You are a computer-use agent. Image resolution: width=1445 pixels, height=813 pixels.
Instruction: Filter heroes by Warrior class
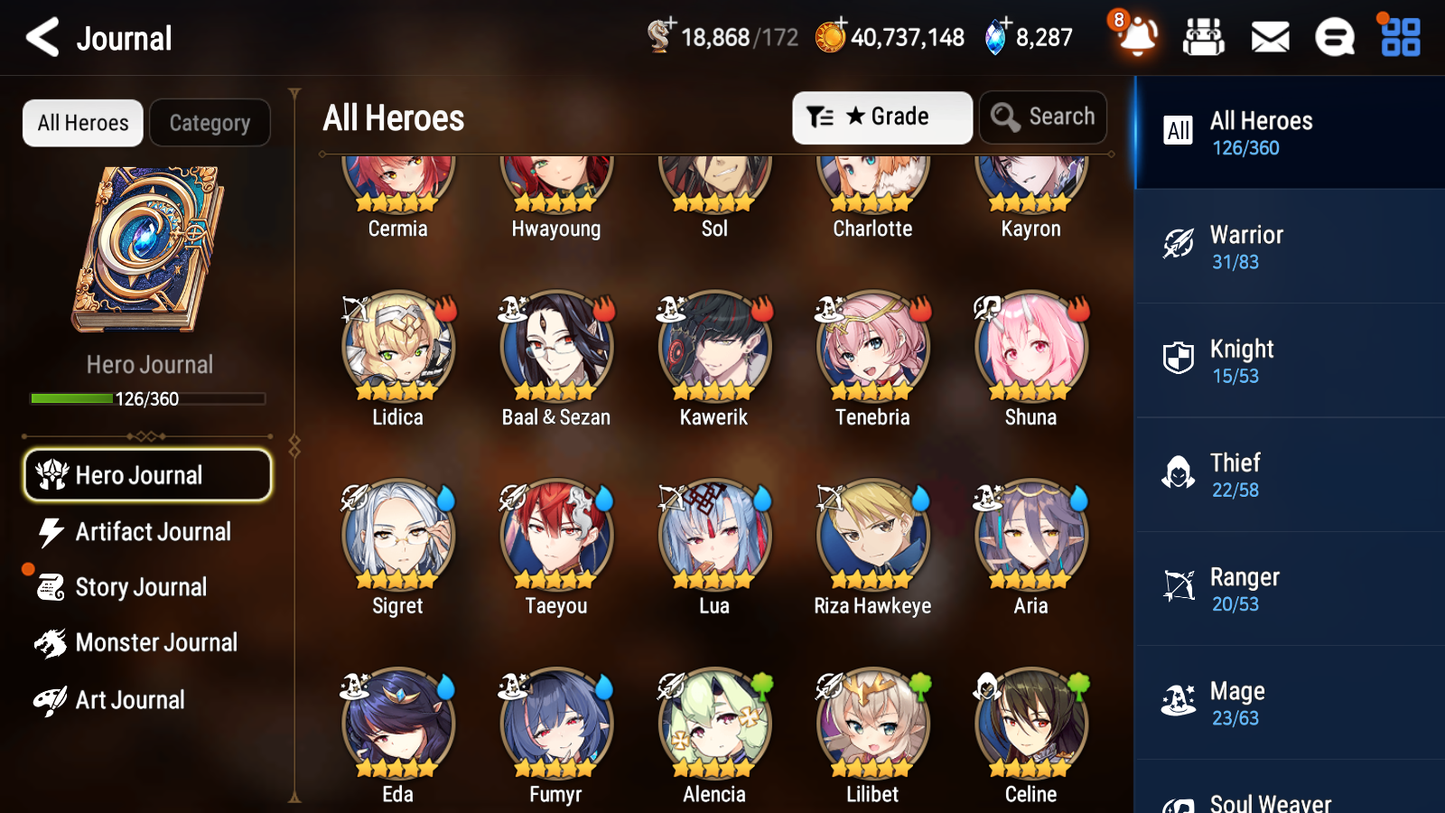[1289, 246]
